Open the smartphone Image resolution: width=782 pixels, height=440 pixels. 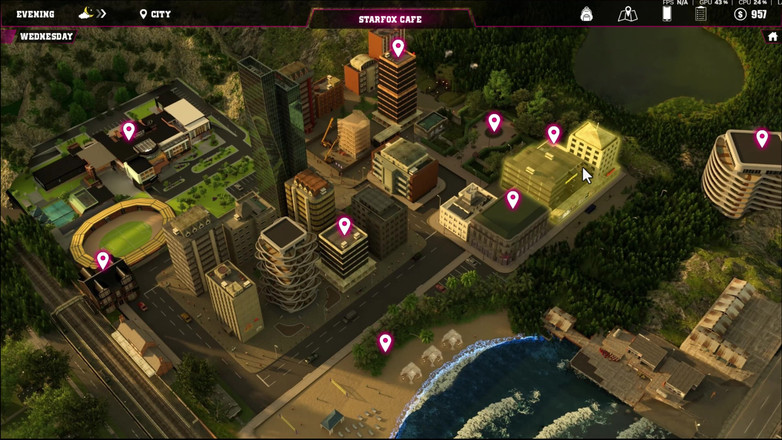point(667,13)
